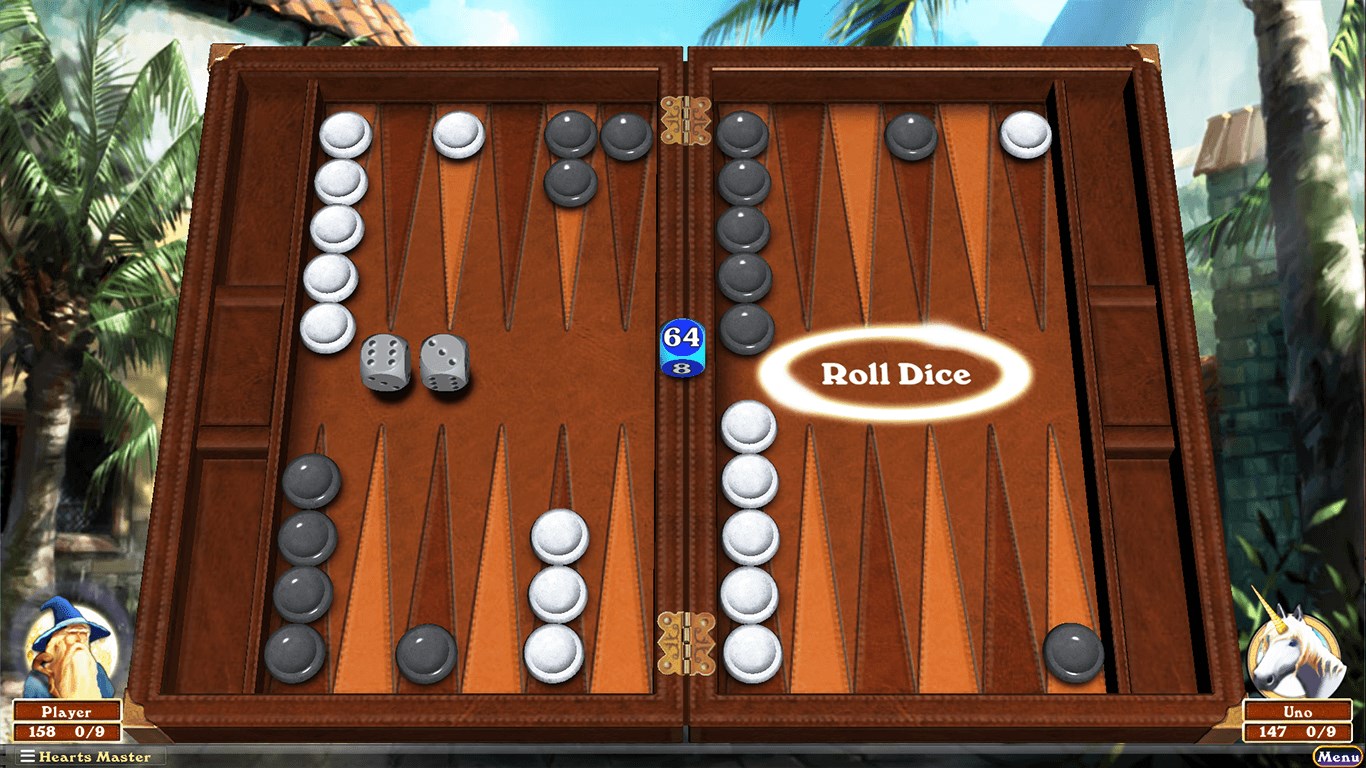Image resolution: width=1366 pixels, height=768 pixels.
Task: Click the 0/9 progress indicator under Player
Action: tap(90, 729)
